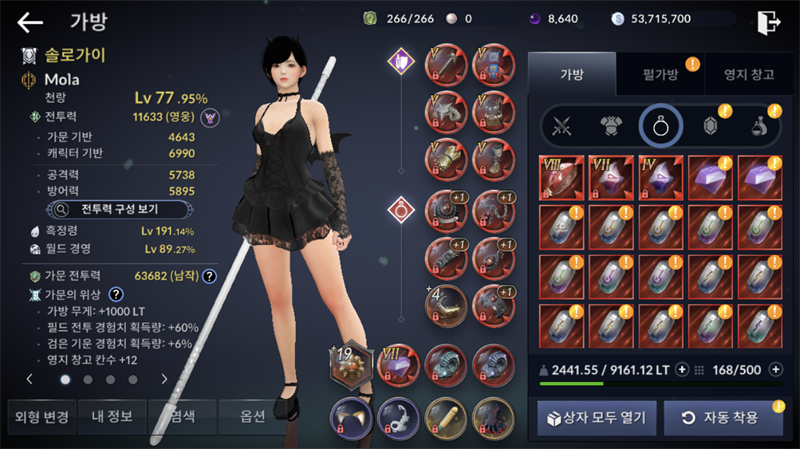Screen dimensions: 800x449
Task: Switch to the 영지 창고 tab
Action: tap(741, 73)
